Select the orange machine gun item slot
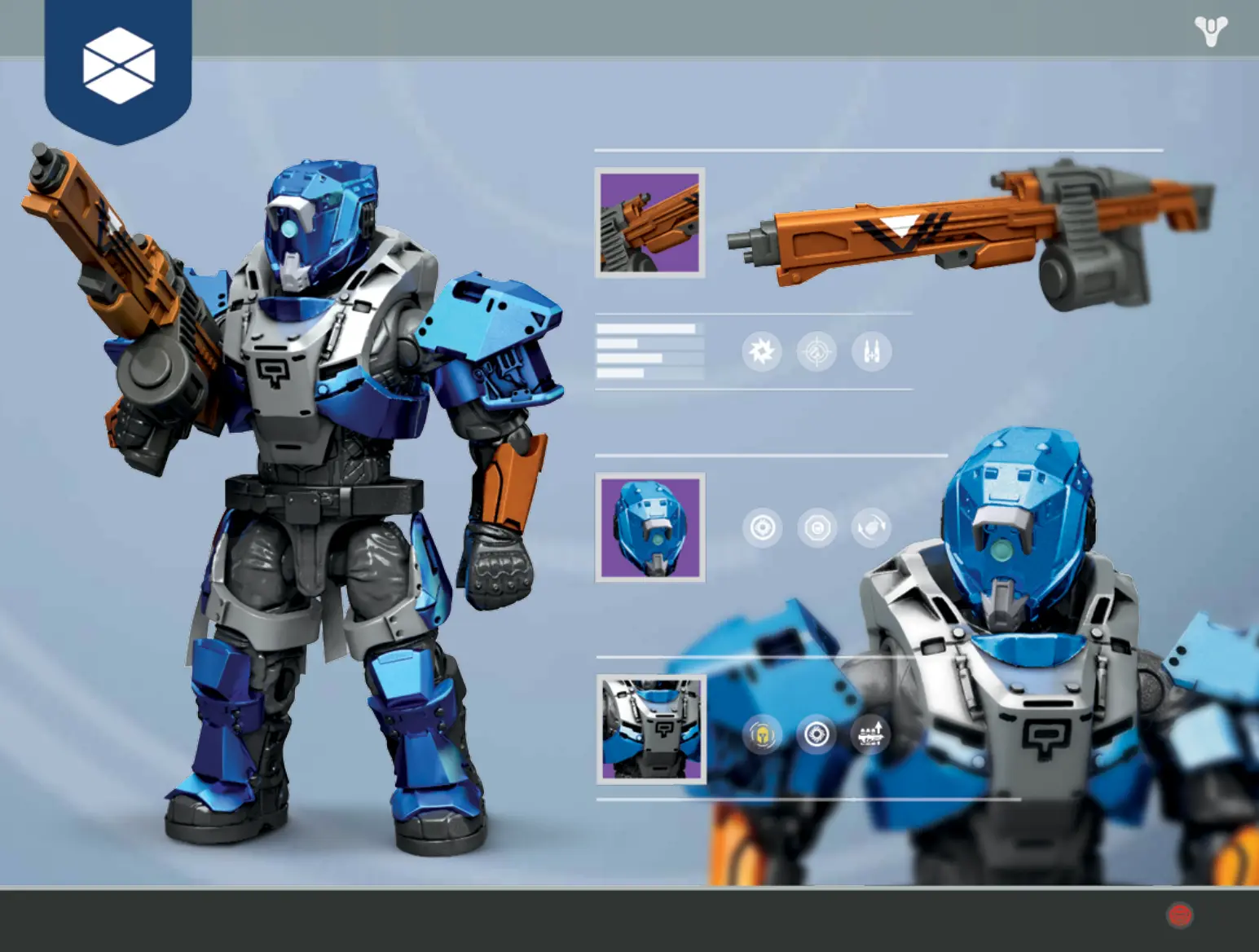 [649, 223]
